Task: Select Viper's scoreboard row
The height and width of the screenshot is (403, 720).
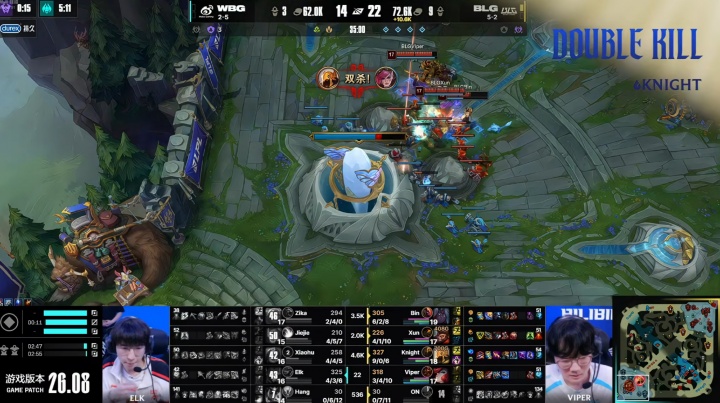Action: coord(408,374)
